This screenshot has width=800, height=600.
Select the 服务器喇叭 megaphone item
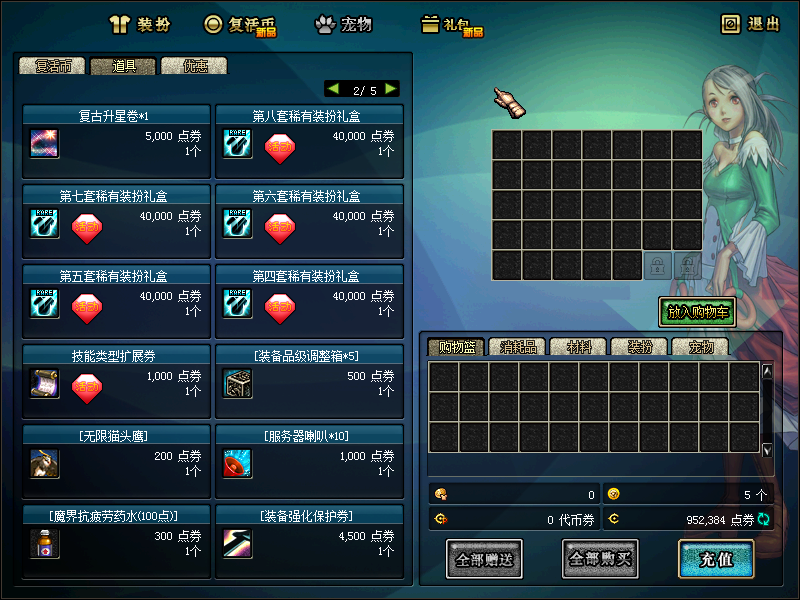pos(237,464)
